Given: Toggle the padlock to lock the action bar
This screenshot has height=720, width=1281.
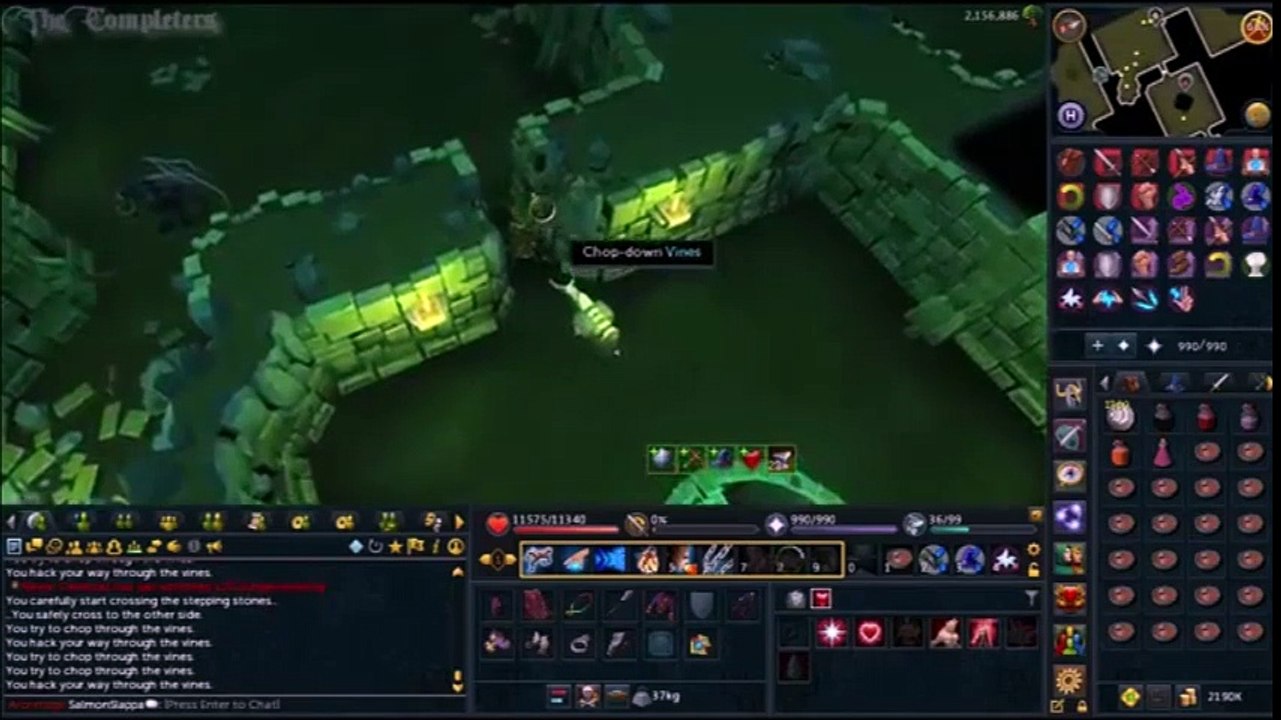Looking at the screenshot, I should pos(1033,568).
